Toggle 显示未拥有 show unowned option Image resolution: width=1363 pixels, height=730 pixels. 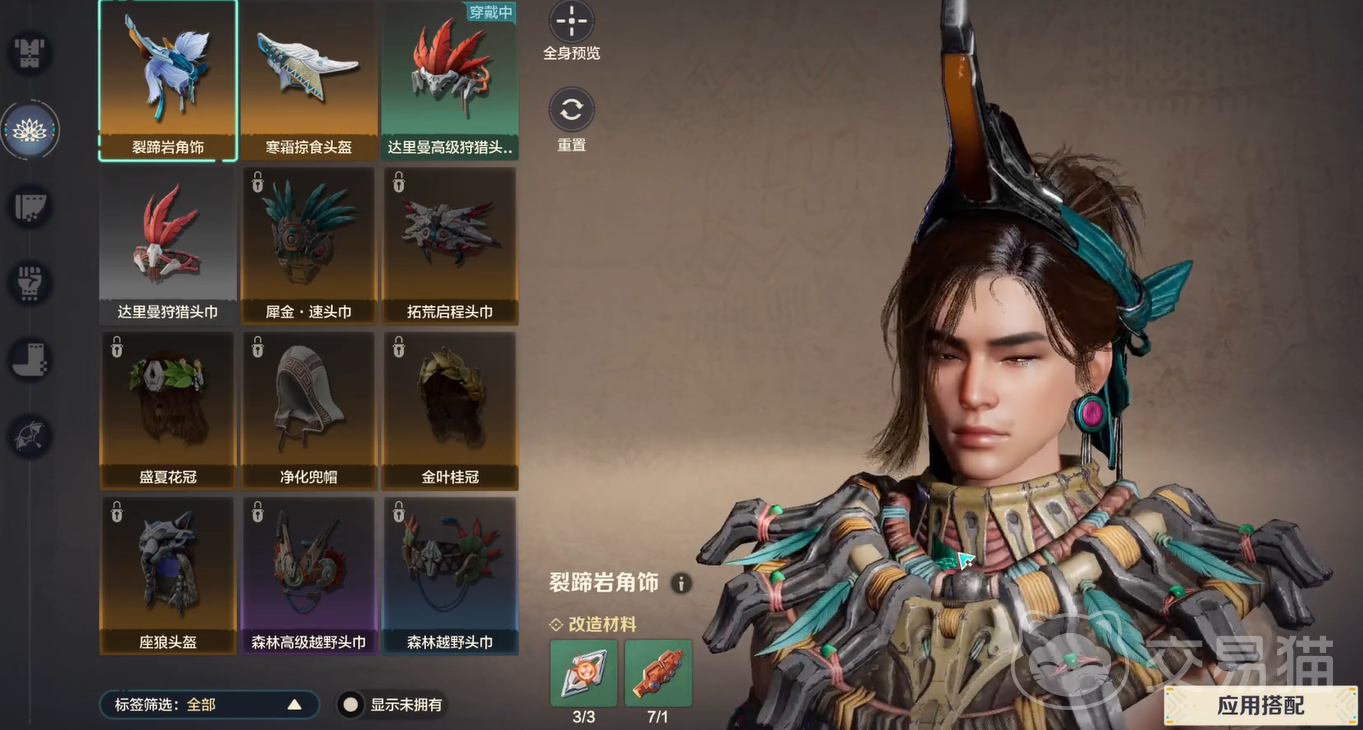click(x=351, y=705)
